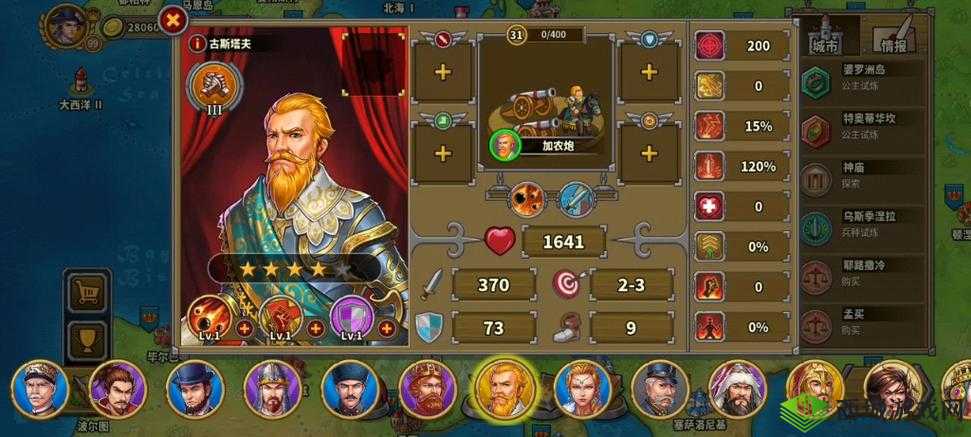Add equipment to the shield slot
Screen dimensions: 971x437
[x=649, y=73]
